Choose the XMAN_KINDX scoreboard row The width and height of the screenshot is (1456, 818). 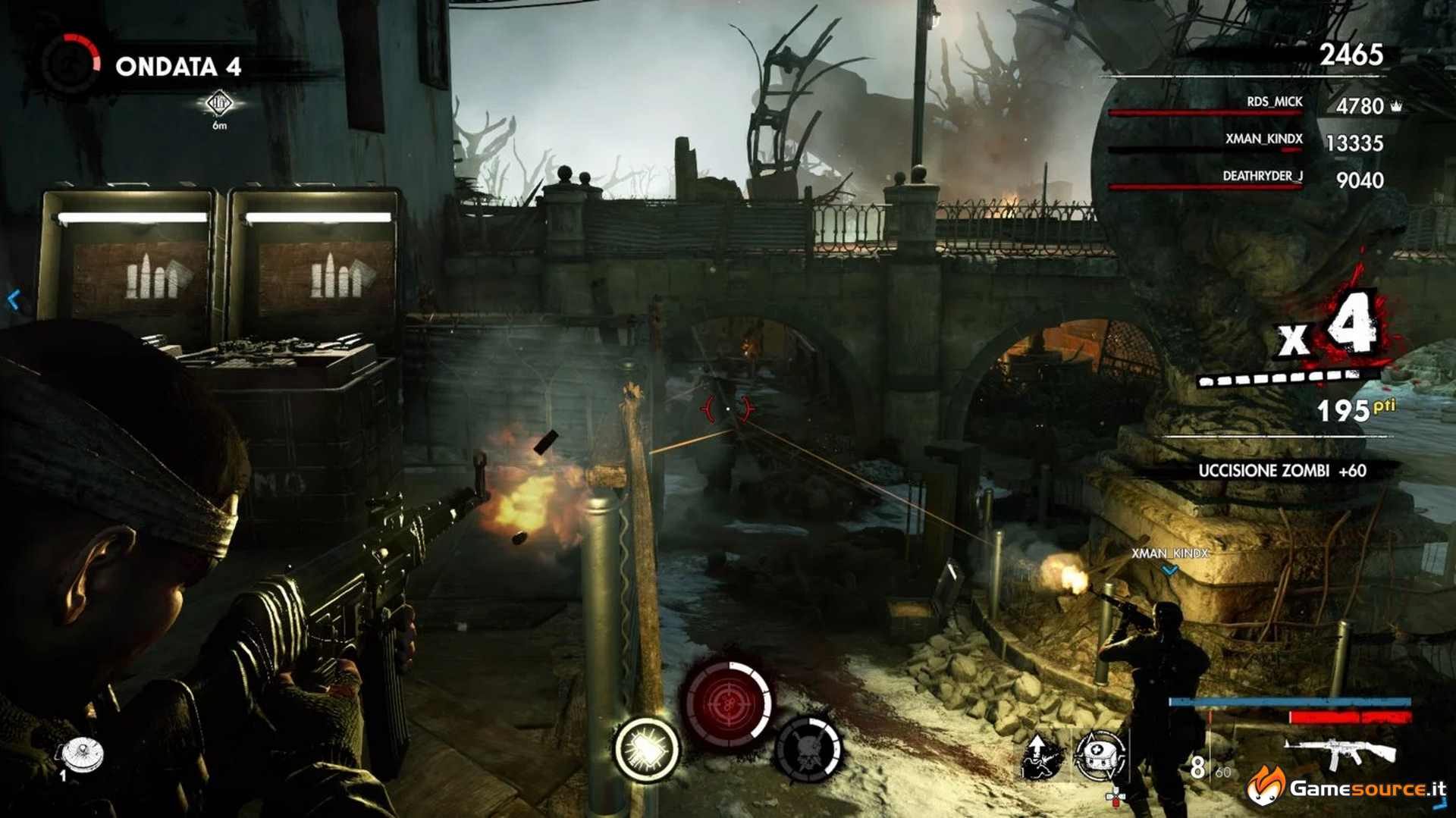click(x=1263, y=139)
